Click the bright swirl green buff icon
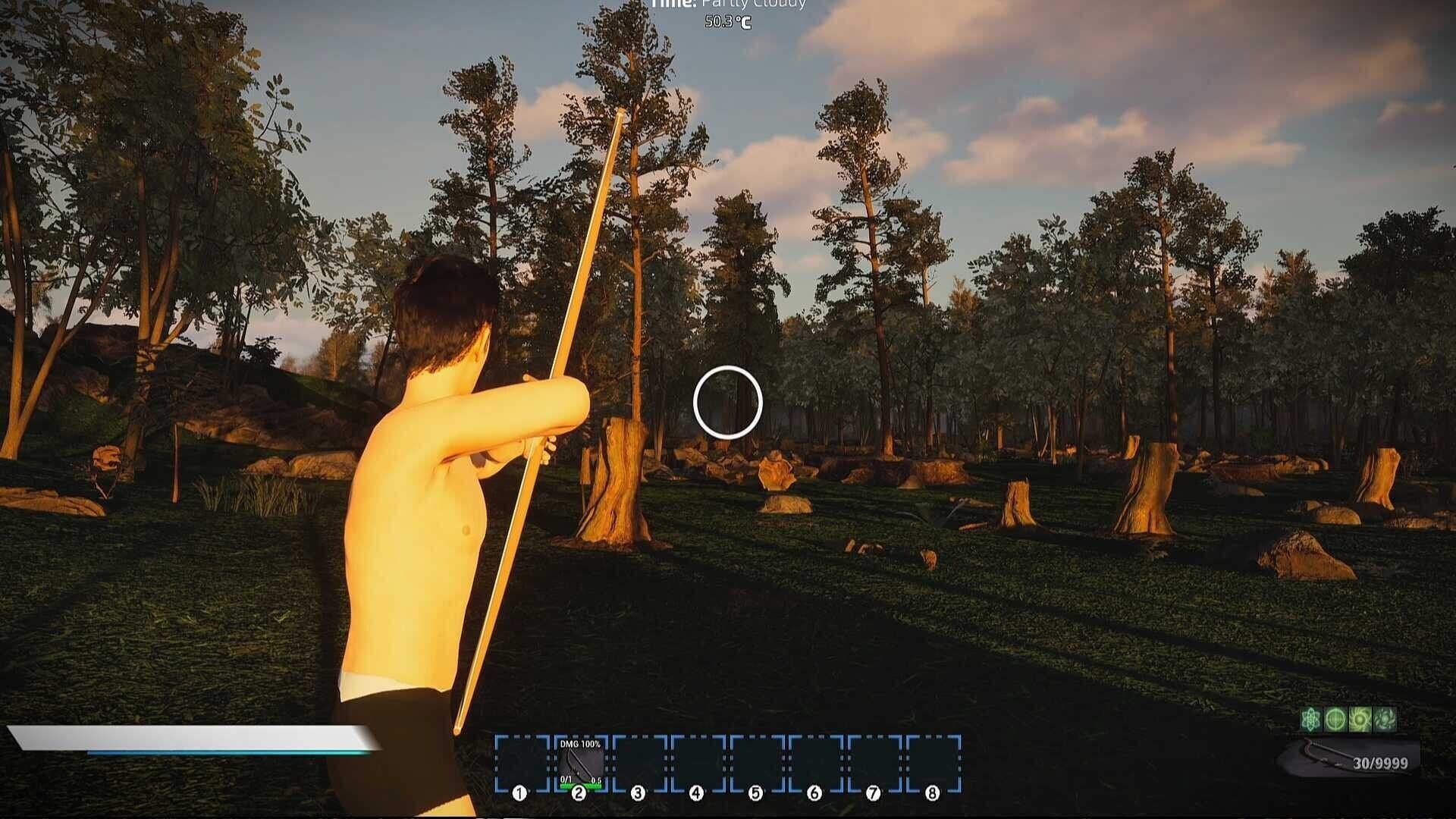The height and width of the screenshot is (819, 1456). click(x=1360, y=719)
